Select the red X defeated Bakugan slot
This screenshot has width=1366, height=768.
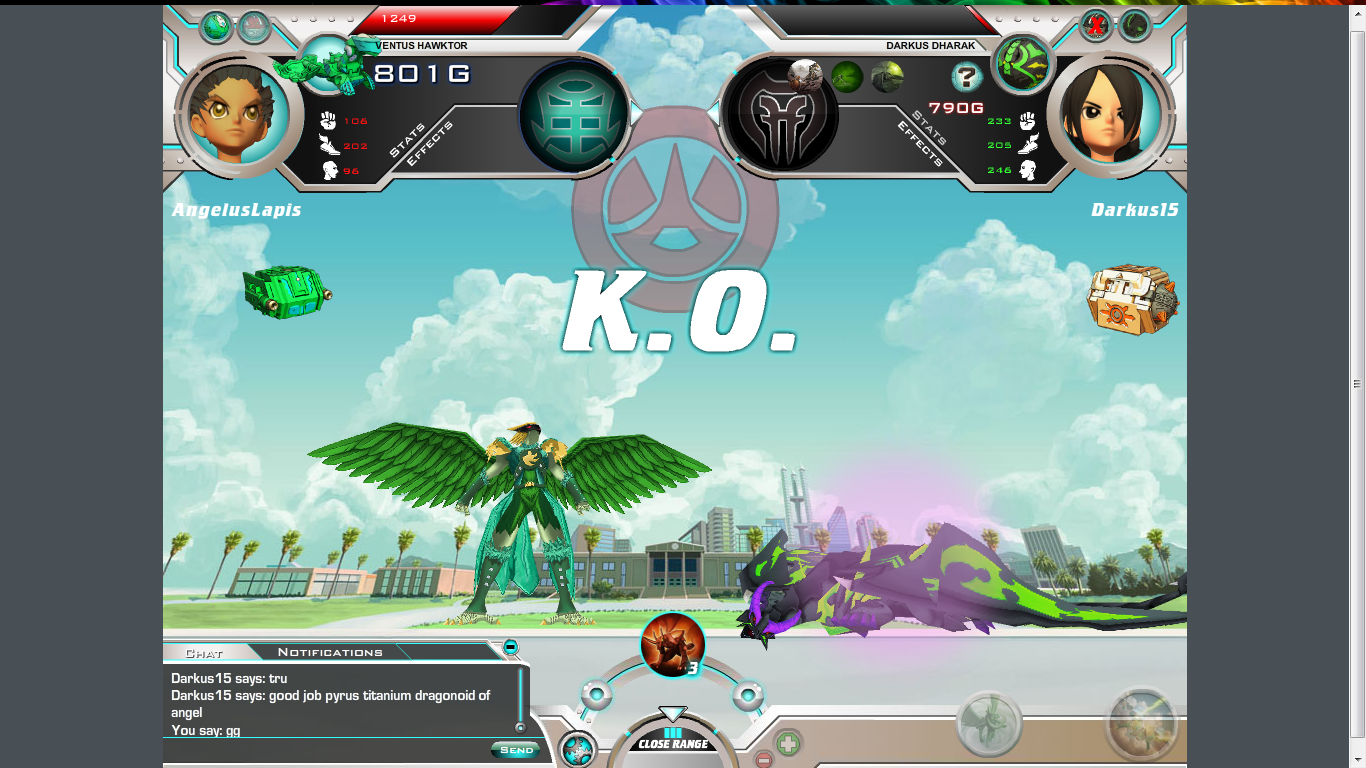(x=1097, y=26)
